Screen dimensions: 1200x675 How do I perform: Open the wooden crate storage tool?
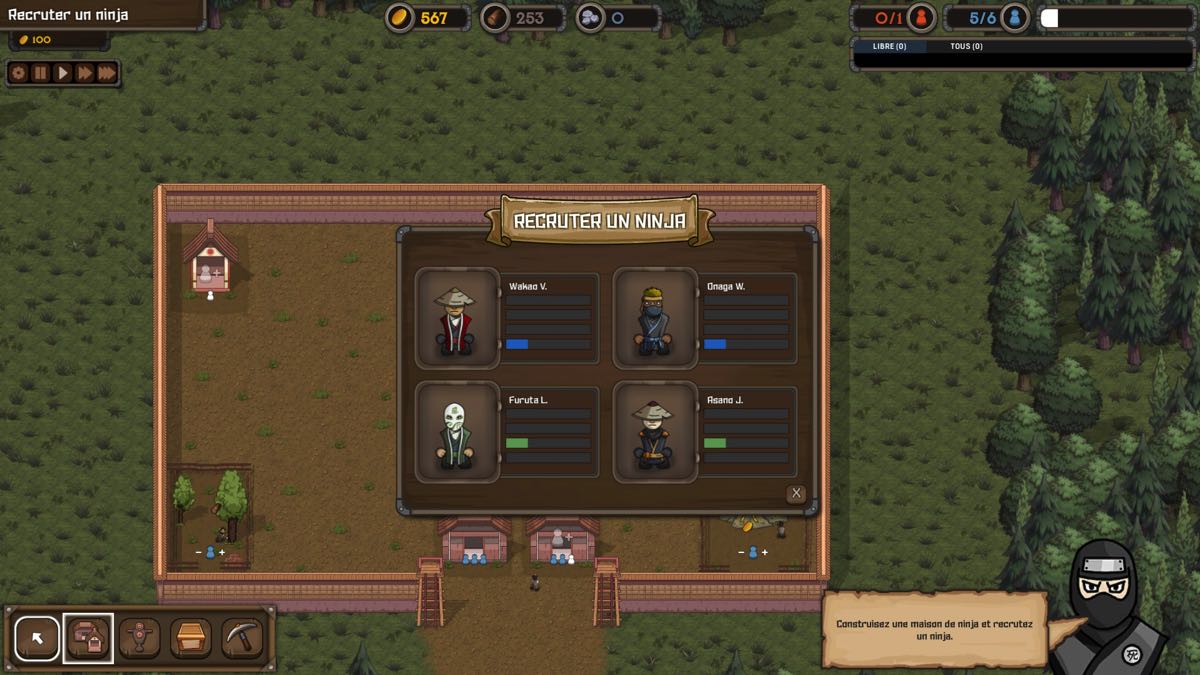coord(191,638)
